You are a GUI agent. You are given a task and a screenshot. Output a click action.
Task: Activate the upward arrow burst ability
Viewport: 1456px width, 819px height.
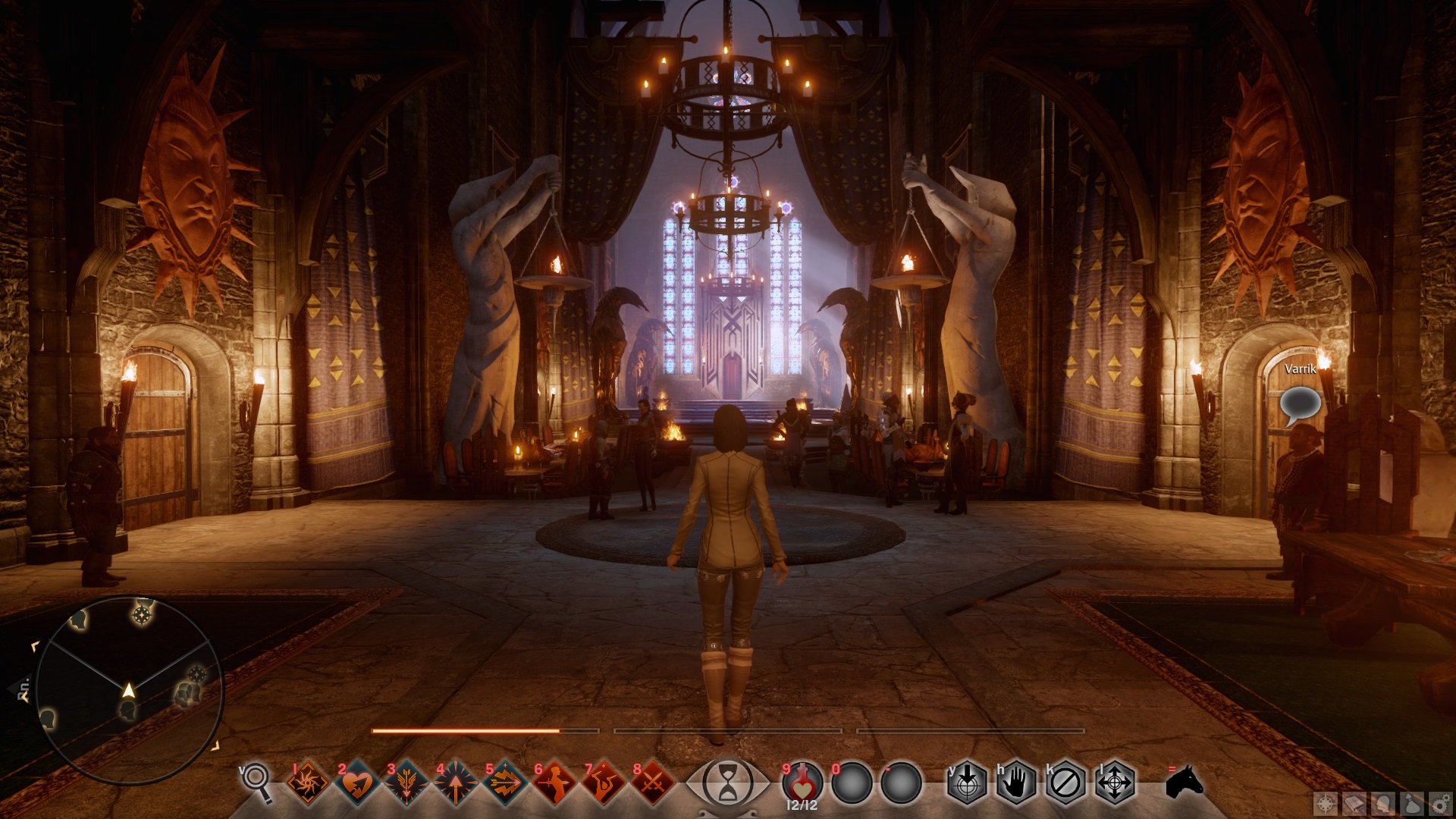point(456,783)
